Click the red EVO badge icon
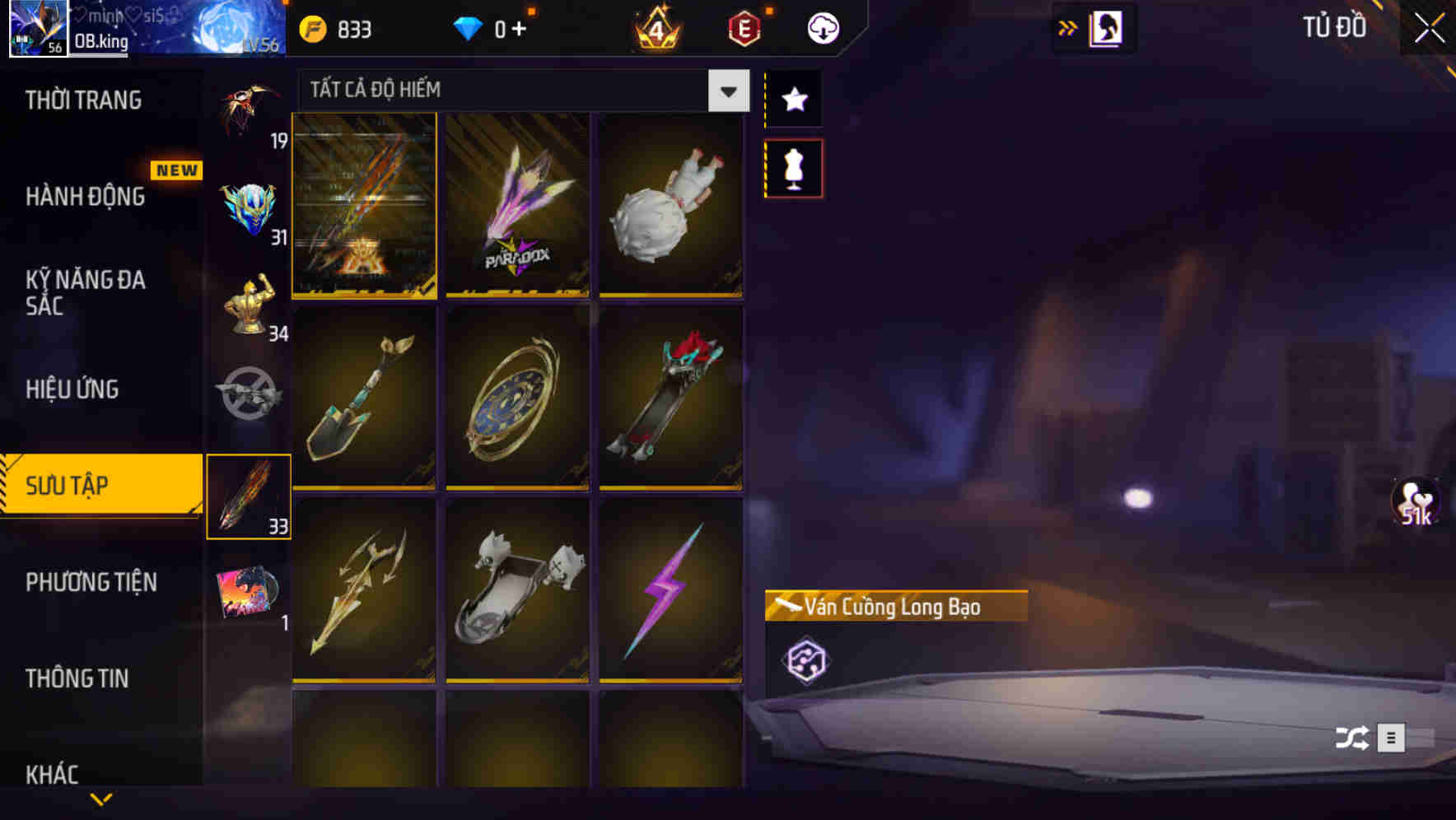The image size is (1456, 820). coord(741,27)
